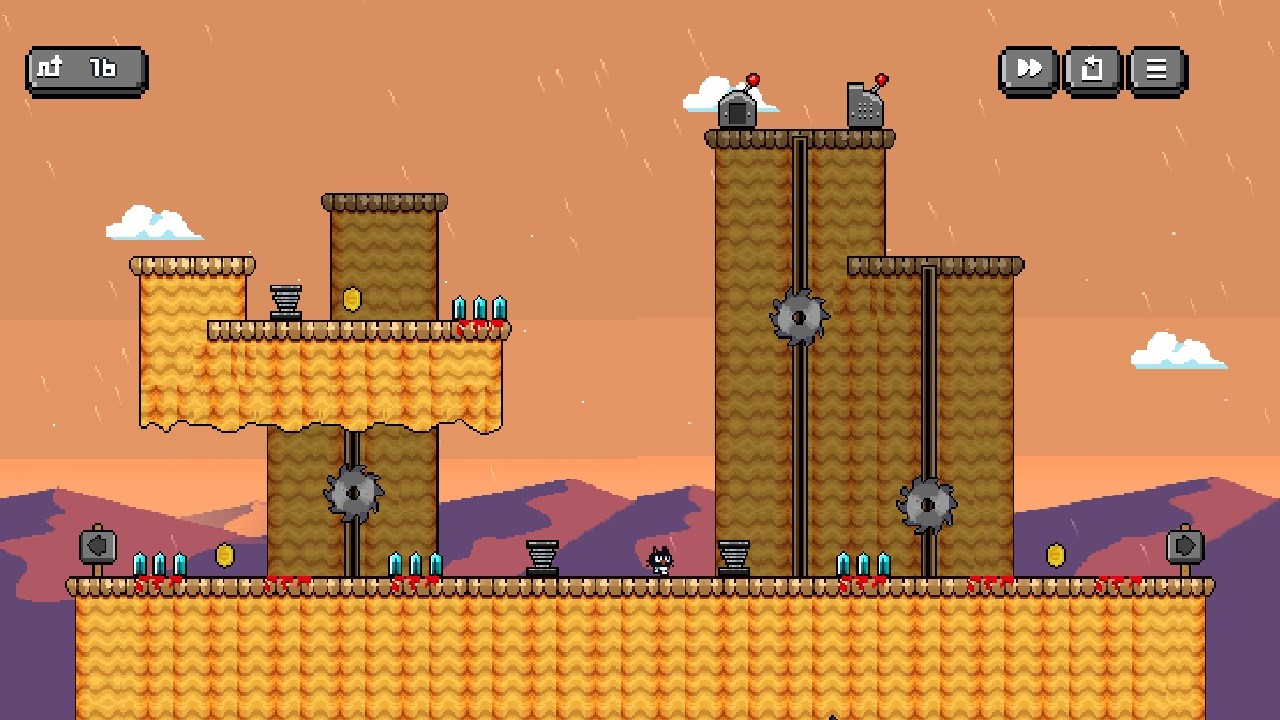This screenshot has width=1280, height=720.
Task: Select the retry button in the top bar
Action: tap(1092, 69)
